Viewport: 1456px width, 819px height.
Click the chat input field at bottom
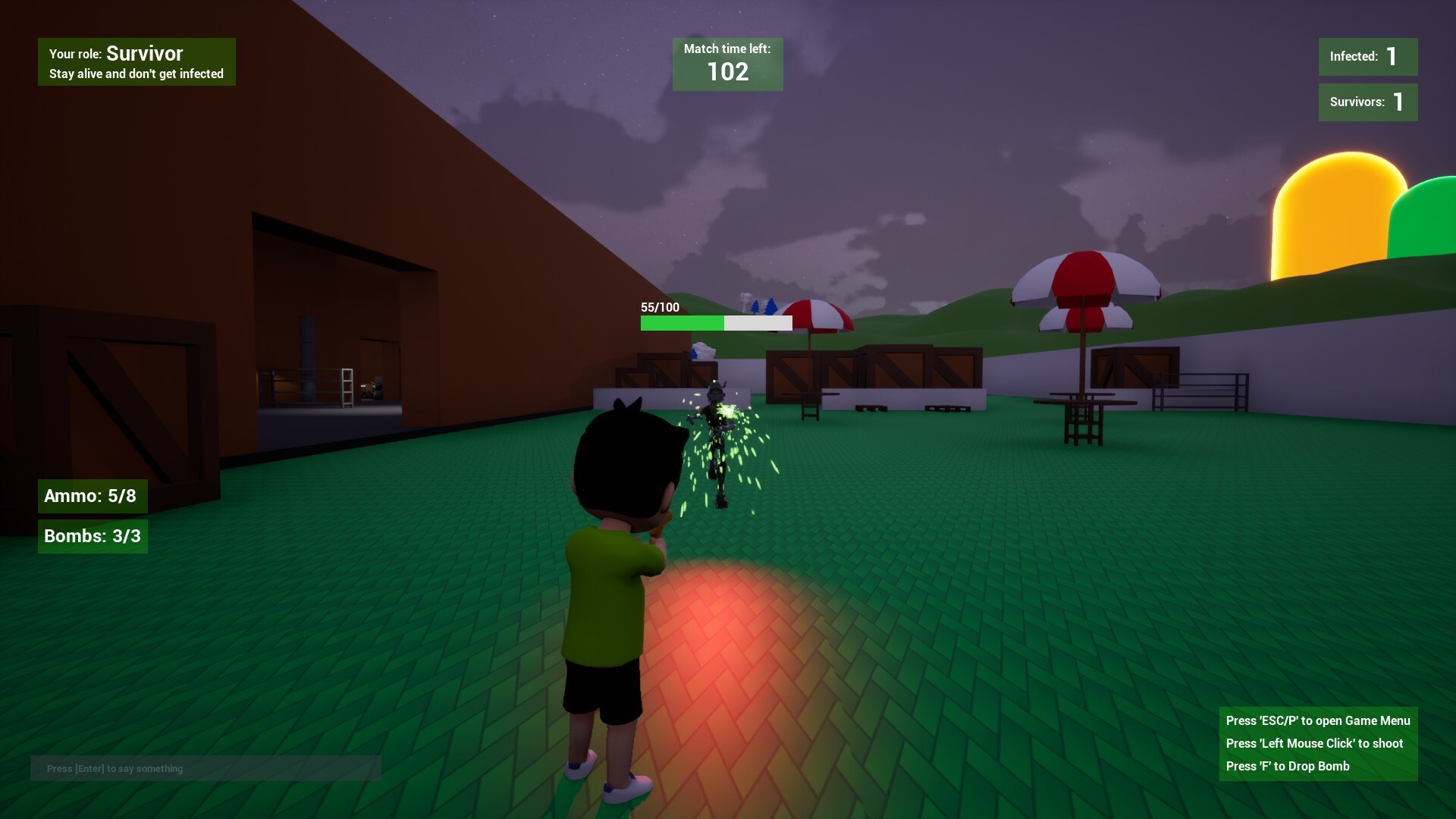point(205,768)
